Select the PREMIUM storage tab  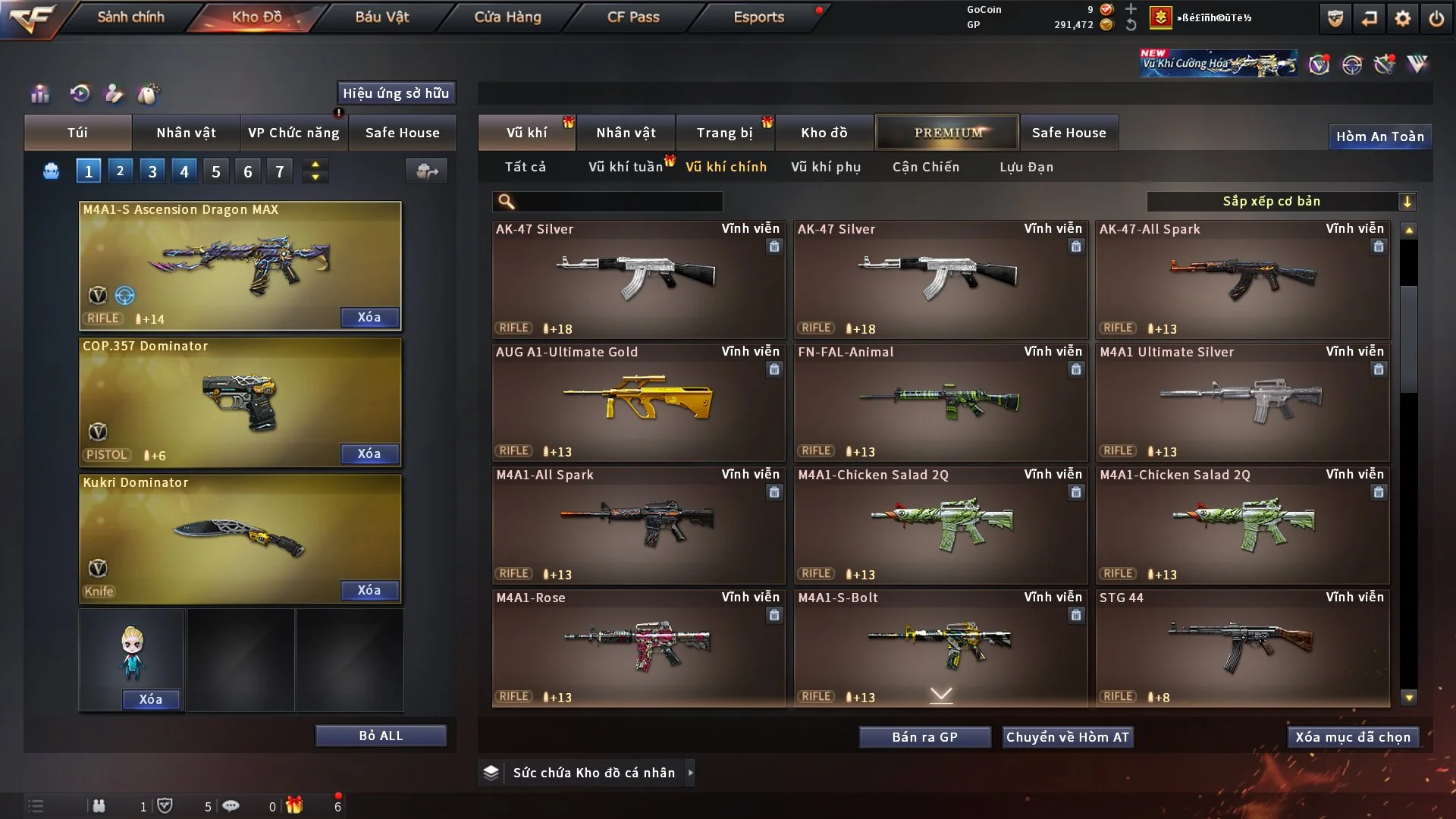948,133
